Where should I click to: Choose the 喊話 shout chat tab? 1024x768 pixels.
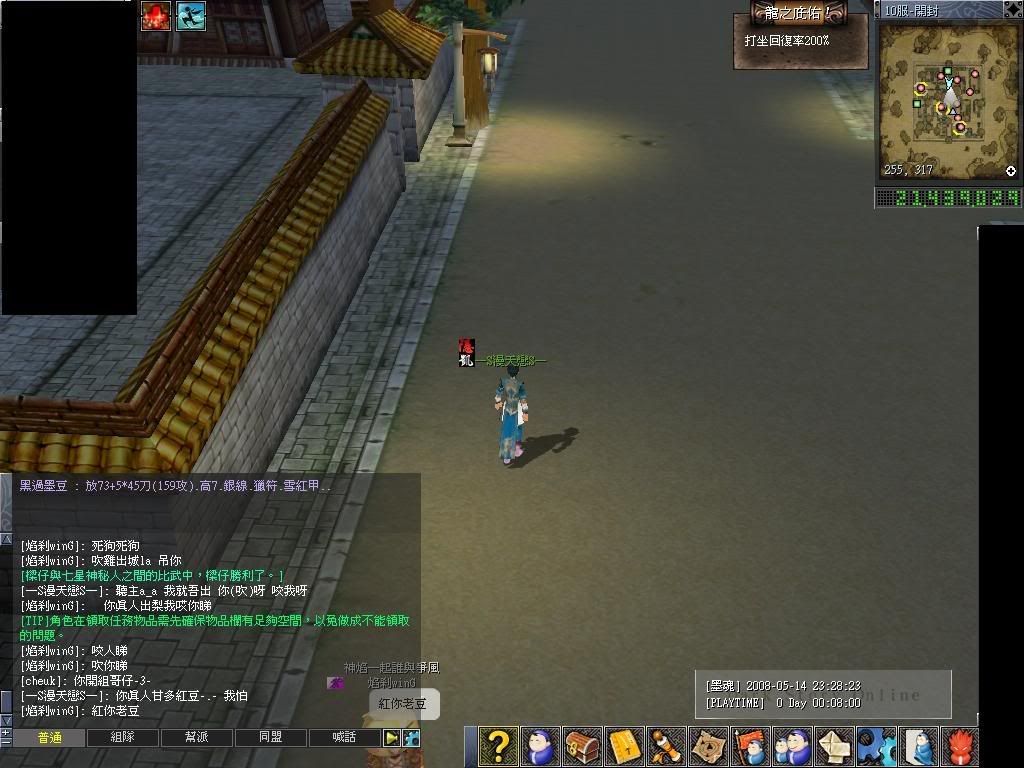click(x=345, y=738)
